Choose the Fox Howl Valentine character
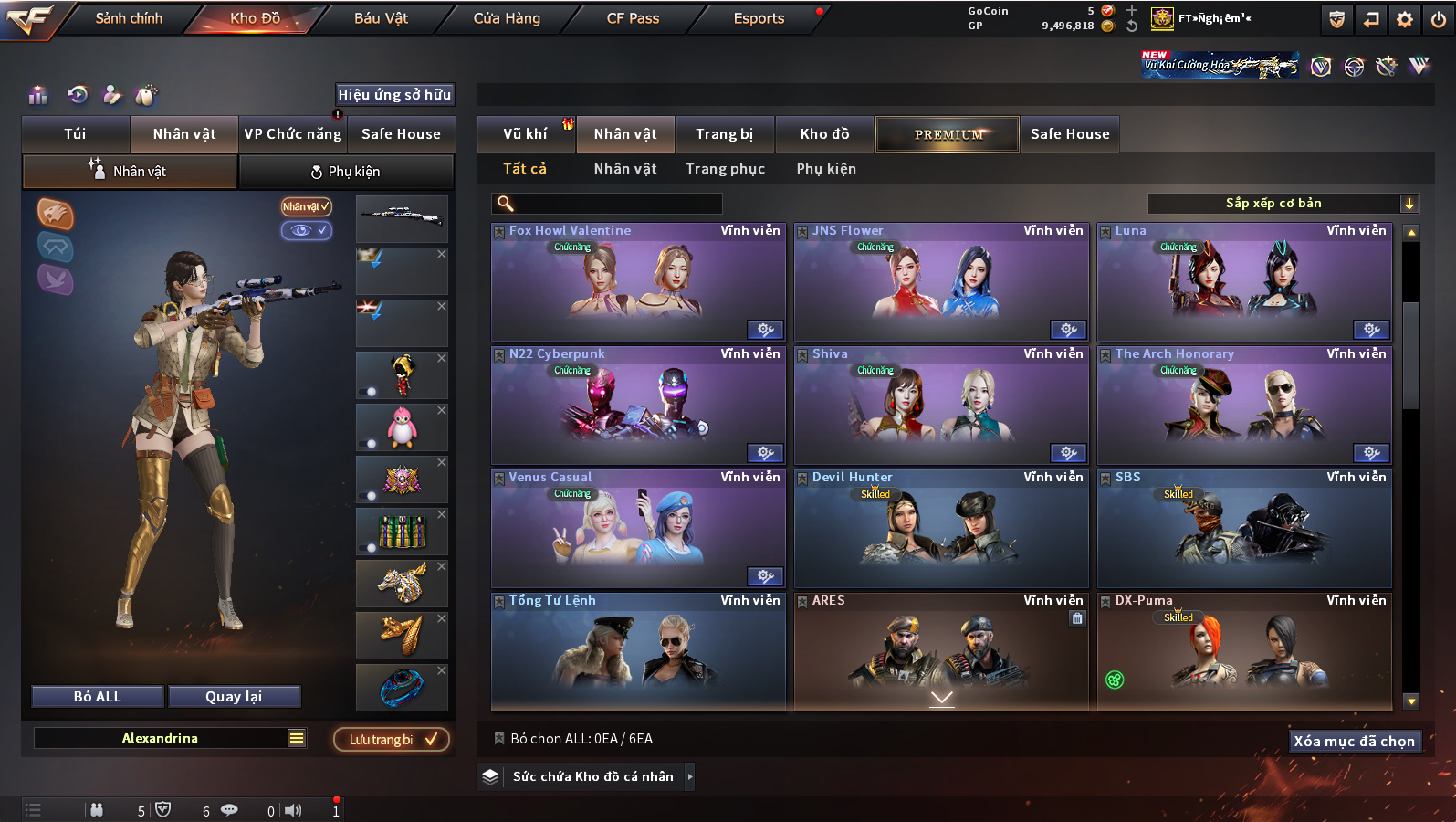This screenshot has height=822, width=1456. [x=638, y=283]
